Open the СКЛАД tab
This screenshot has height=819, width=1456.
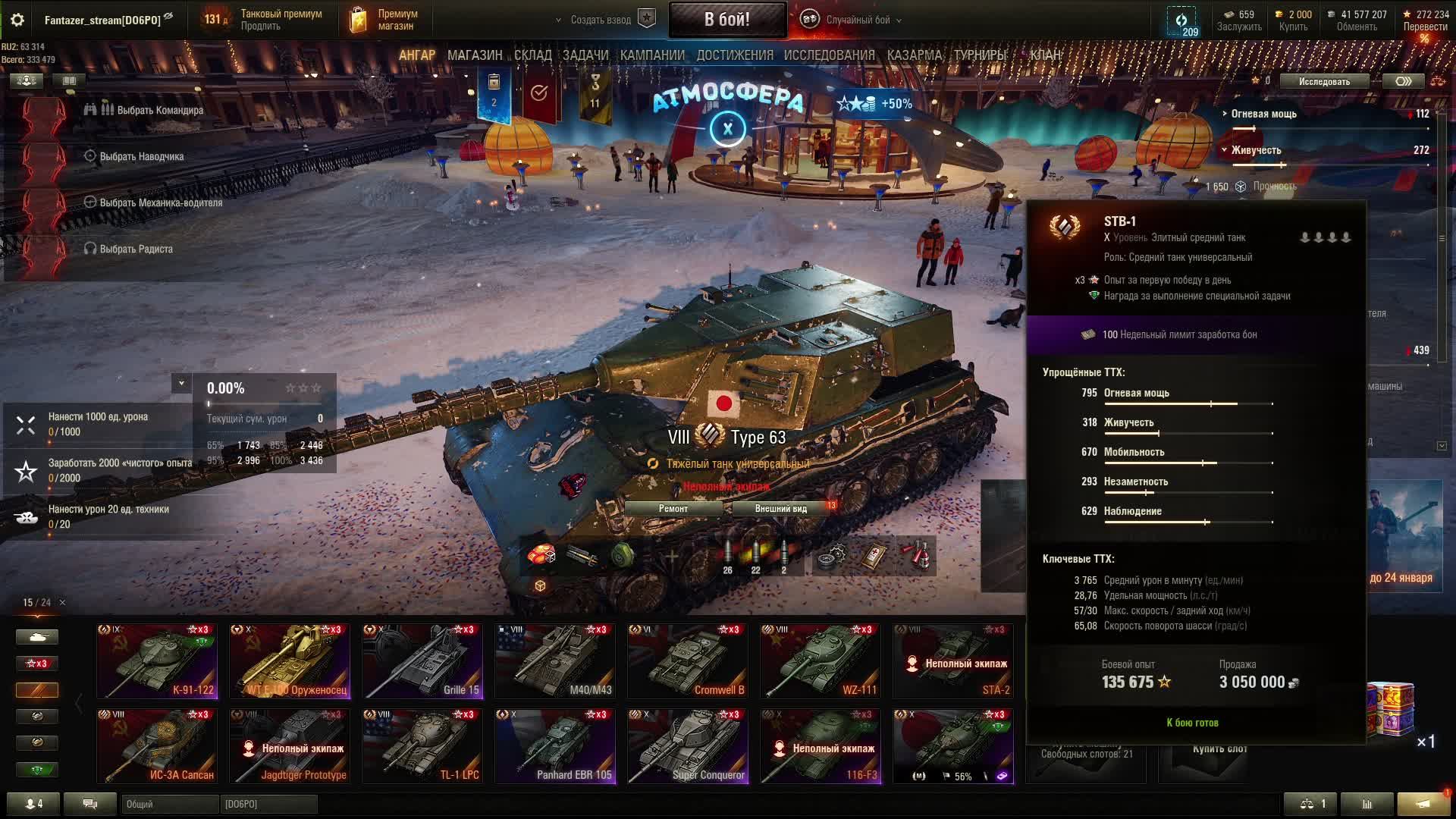coord(532,55)
